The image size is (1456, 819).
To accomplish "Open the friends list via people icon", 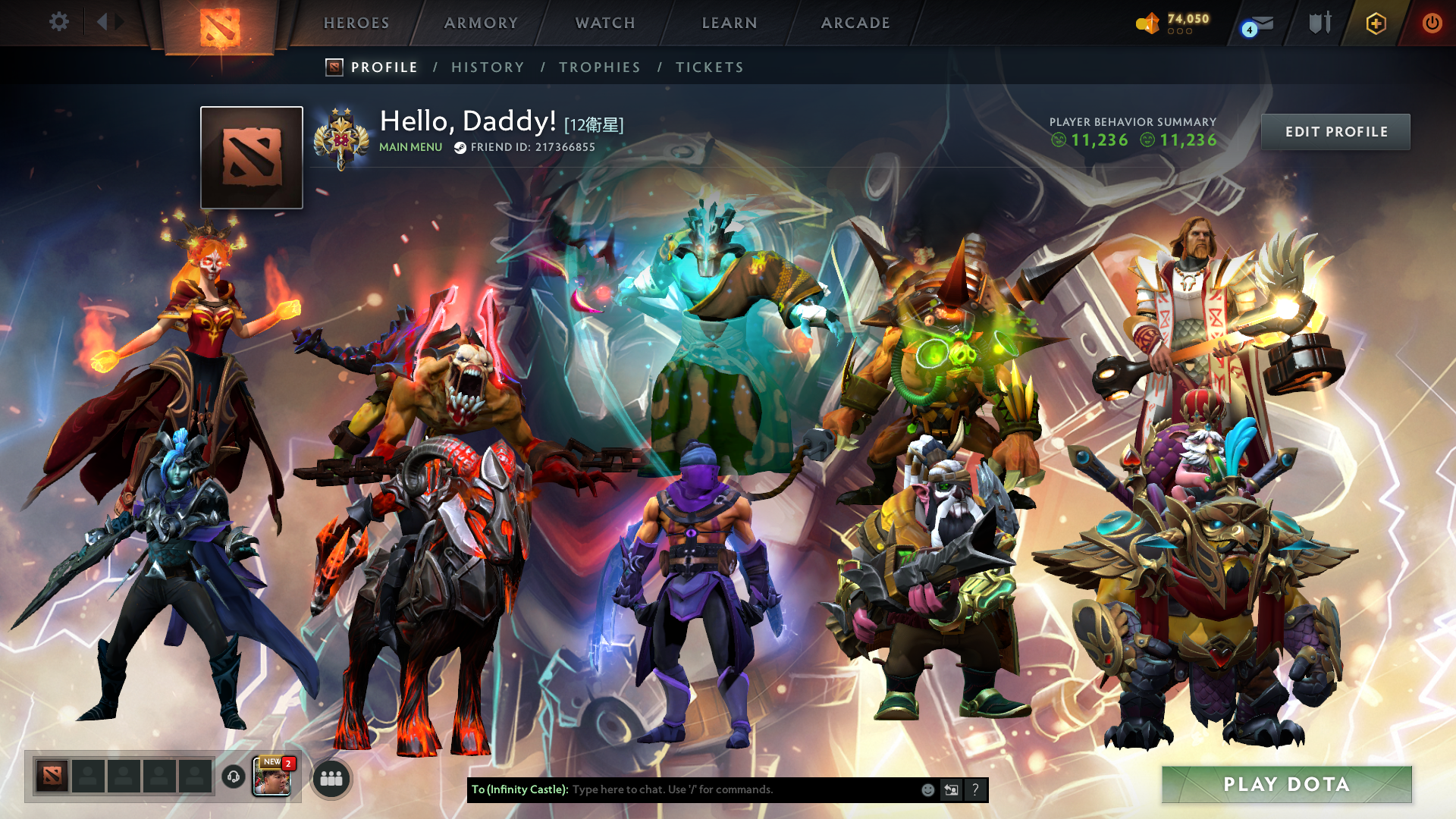I will pyautogui.click(x=331, y=778).
